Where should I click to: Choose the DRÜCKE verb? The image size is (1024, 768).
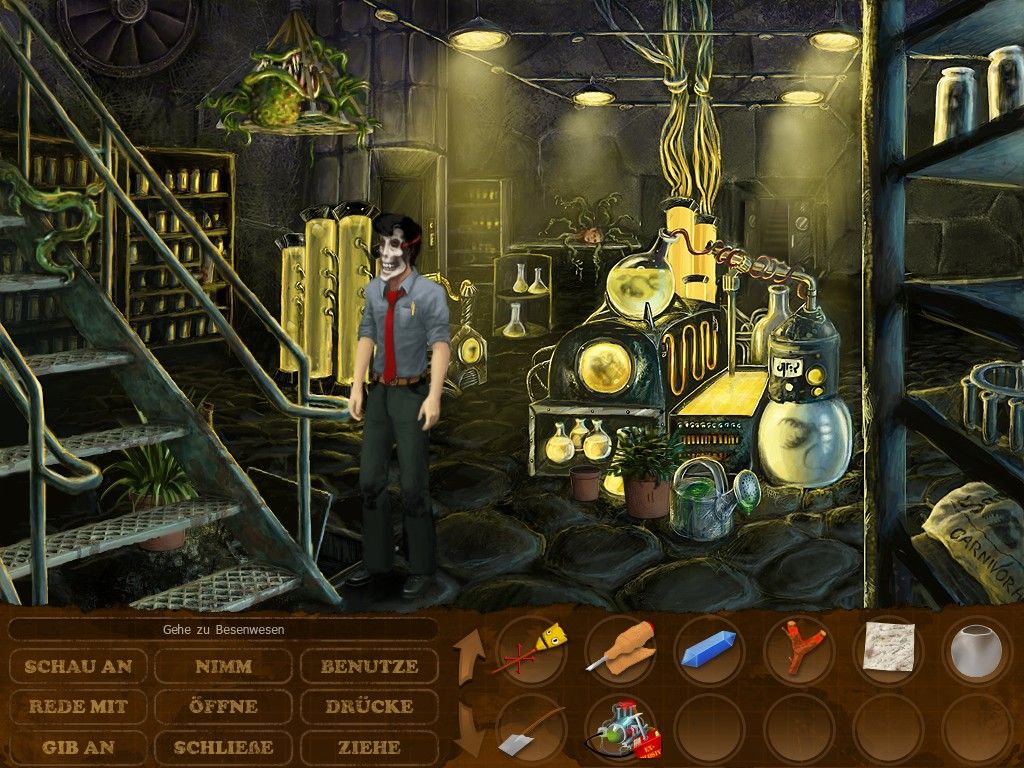click(x=369, y=706)
